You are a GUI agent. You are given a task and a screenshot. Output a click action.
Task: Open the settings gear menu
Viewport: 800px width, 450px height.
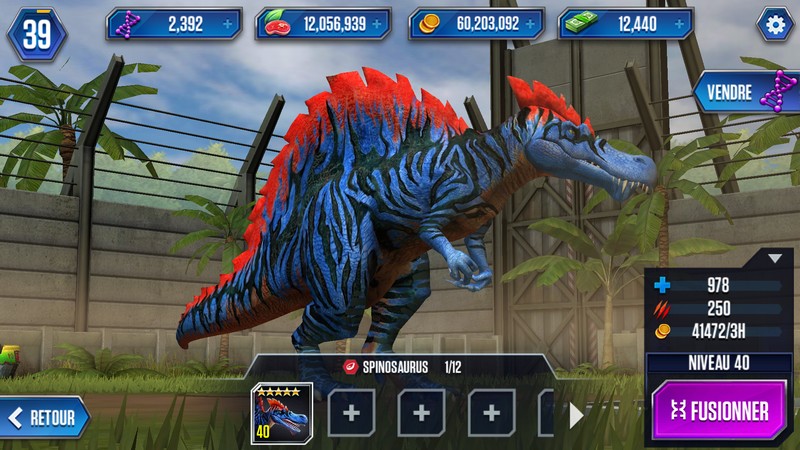774,24
